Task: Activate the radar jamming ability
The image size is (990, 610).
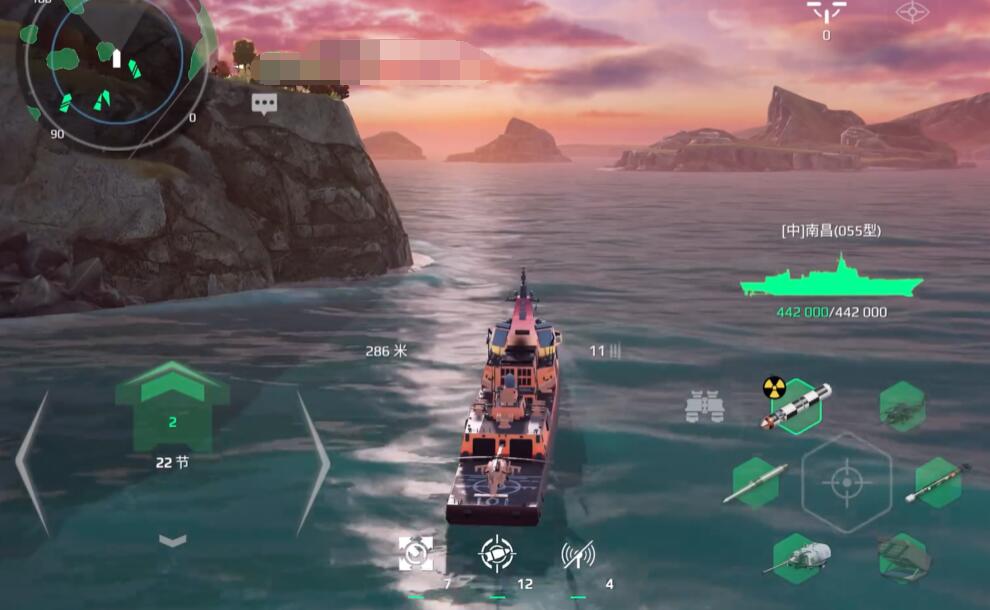Action: pyautogui.click(x=578, y=553)
